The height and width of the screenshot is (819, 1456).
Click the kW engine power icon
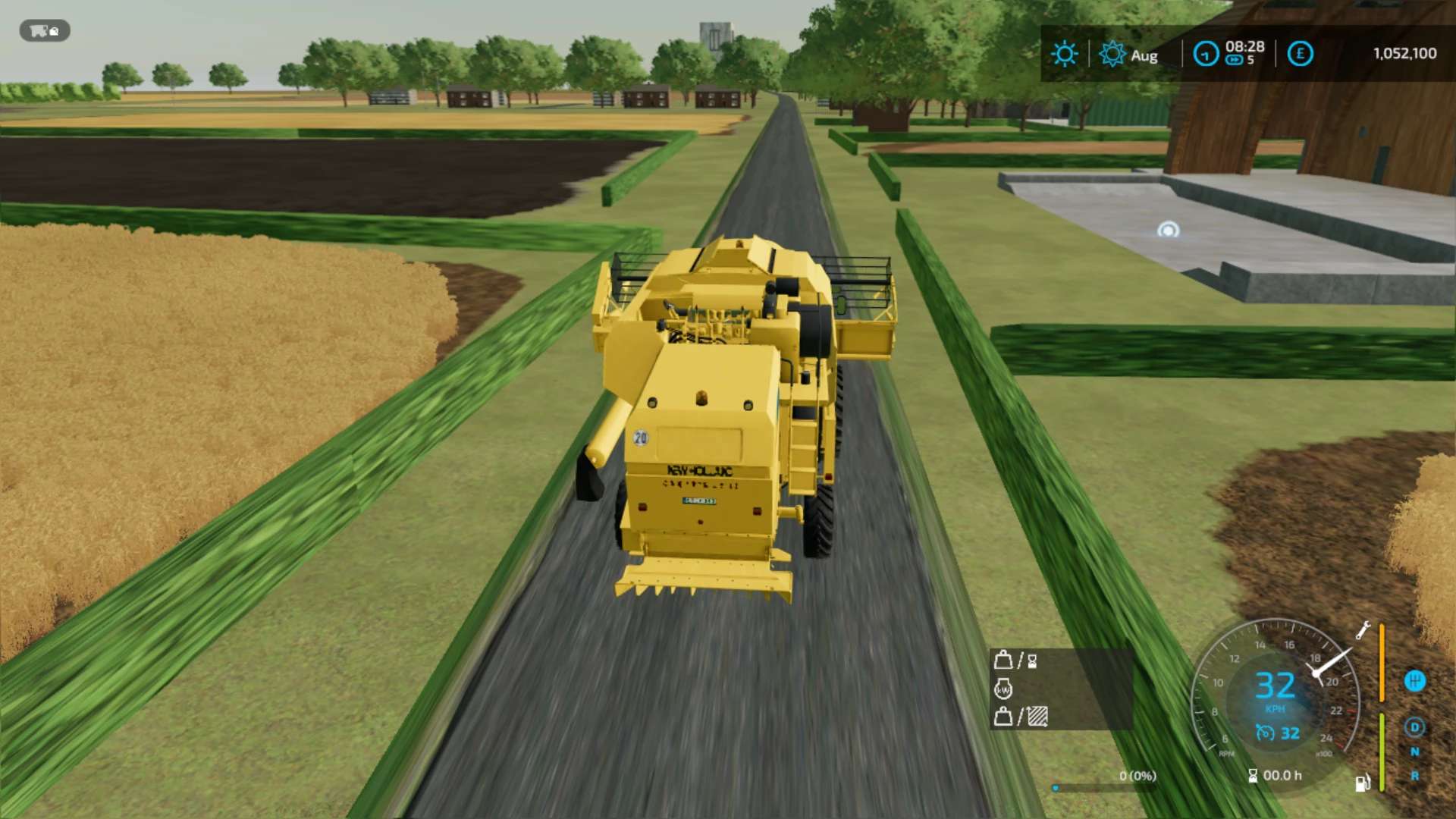pos(1003,689)
